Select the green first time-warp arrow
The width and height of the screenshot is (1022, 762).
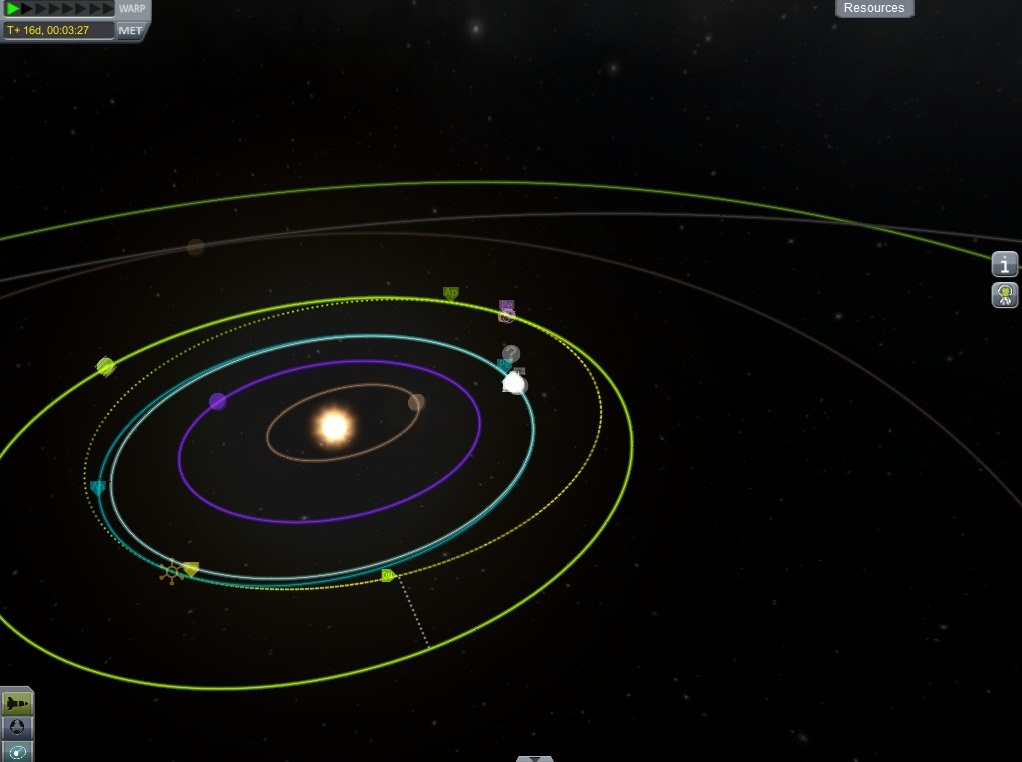pos(14,9)
